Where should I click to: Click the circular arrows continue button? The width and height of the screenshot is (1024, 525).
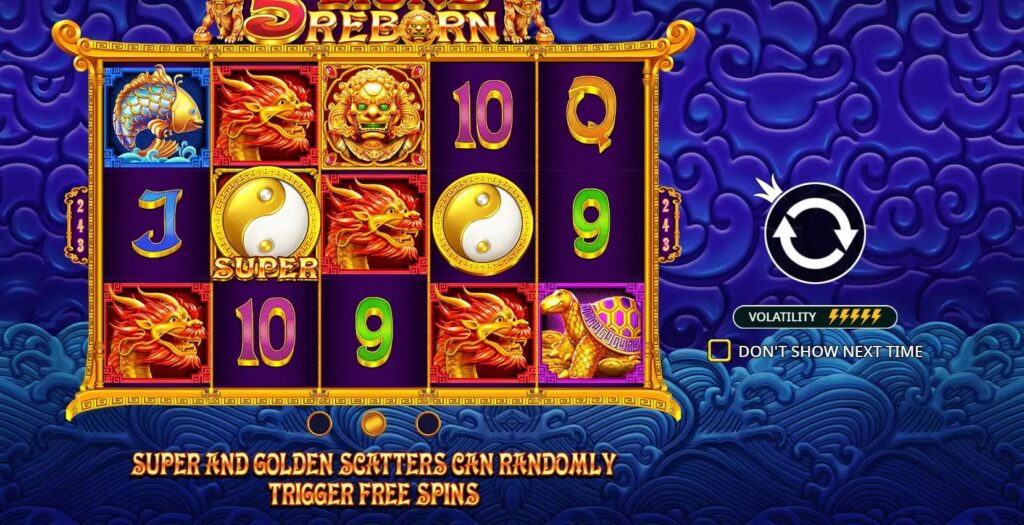(x=814, y=233)
